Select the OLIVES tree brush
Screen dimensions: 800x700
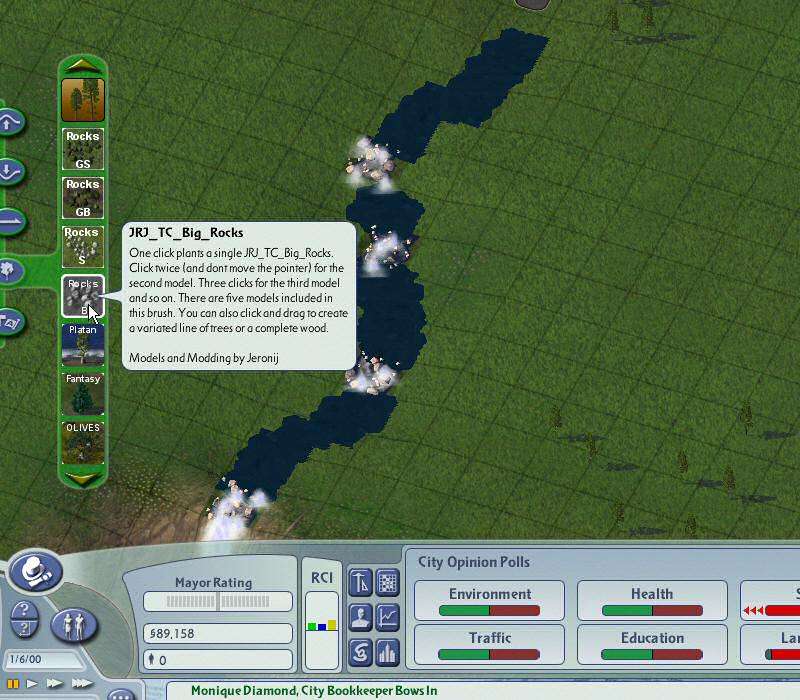tap(83, 441)
